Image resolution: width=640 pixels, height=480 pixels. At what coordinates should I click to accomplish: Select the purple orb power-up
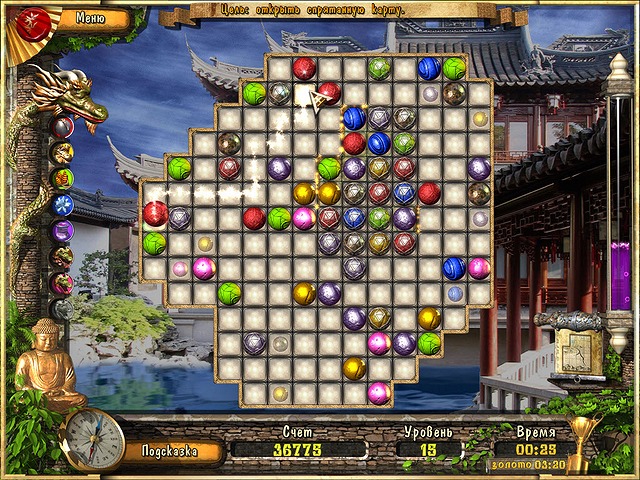(63, 231)
